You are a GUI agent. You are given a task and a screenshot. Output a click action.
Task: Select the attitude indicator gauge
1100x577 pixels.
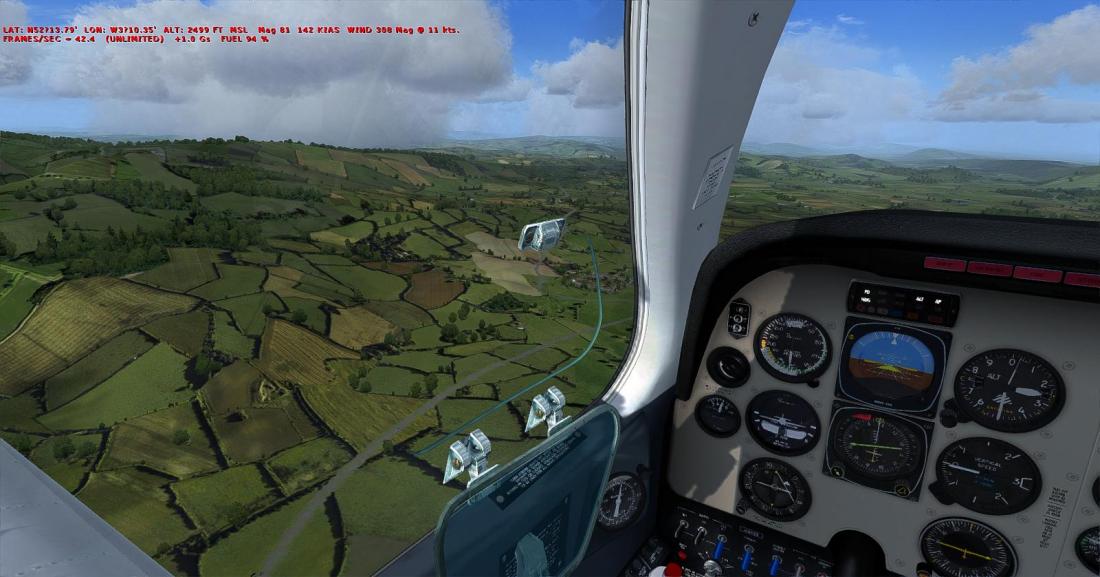[x=891, y=363]
